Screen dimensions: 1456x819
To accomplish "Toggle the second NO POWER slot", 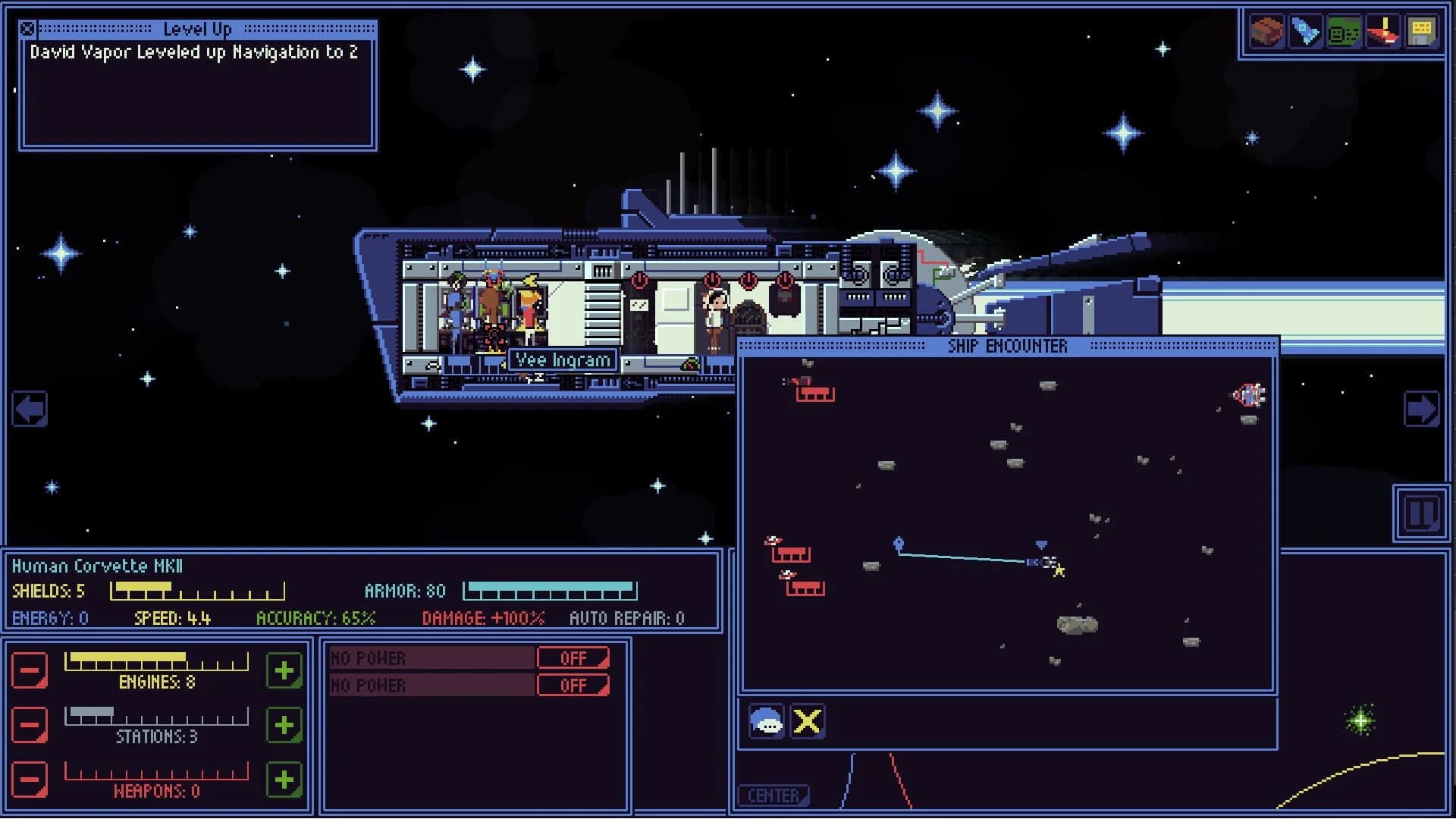I will click(573, 685).
